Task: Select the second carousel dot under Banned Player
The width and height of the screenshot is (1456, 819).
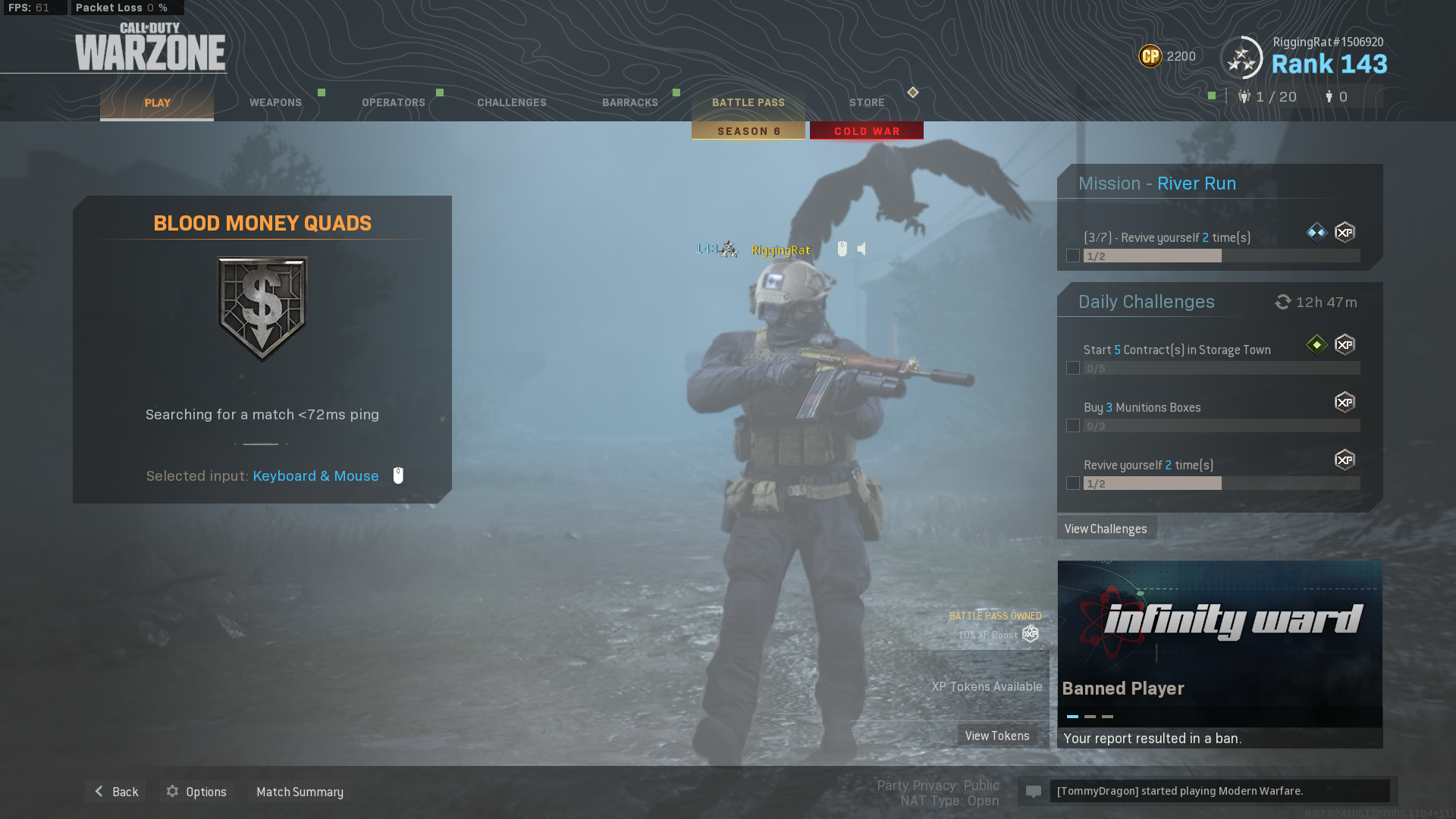Action: (1090, 715)
